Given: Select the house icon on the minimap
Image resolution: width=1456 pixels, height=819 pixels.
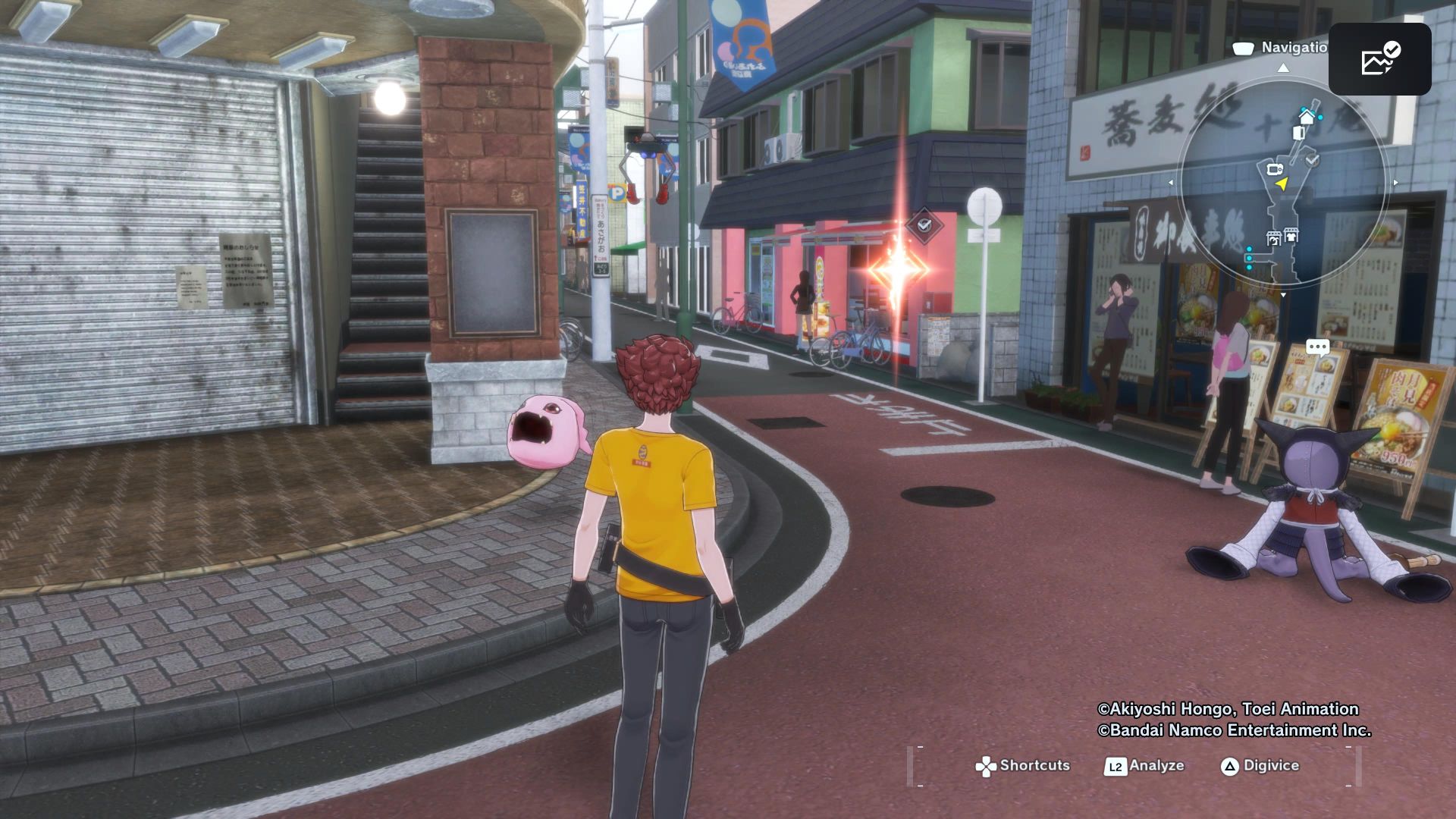Looking at the screenshot, I should click(x=1307, y=117).
